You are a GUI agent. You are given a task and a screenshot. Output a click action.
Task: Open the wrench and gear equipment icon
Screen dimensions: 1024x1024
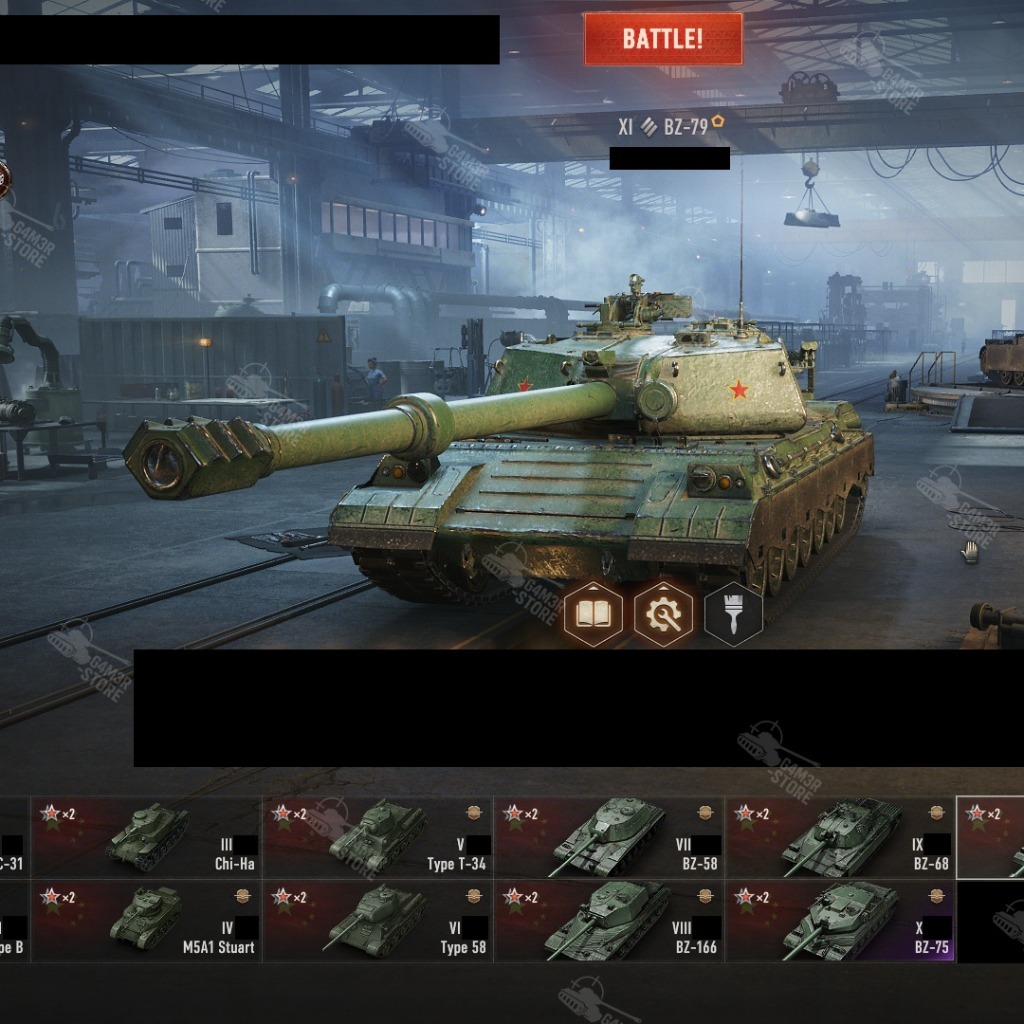[663, 613]
